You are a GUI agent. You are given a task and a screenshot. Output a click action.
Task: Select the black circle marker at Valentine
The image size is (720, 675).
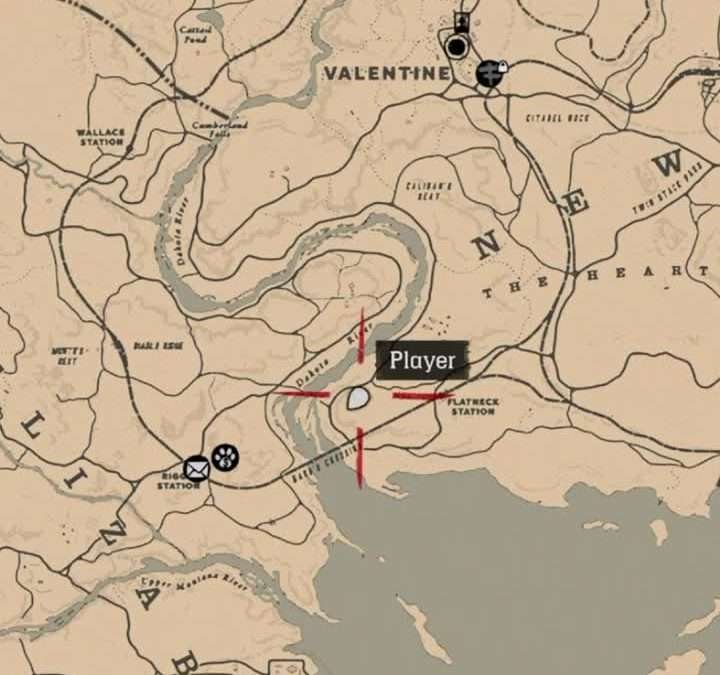click(457, 47)
